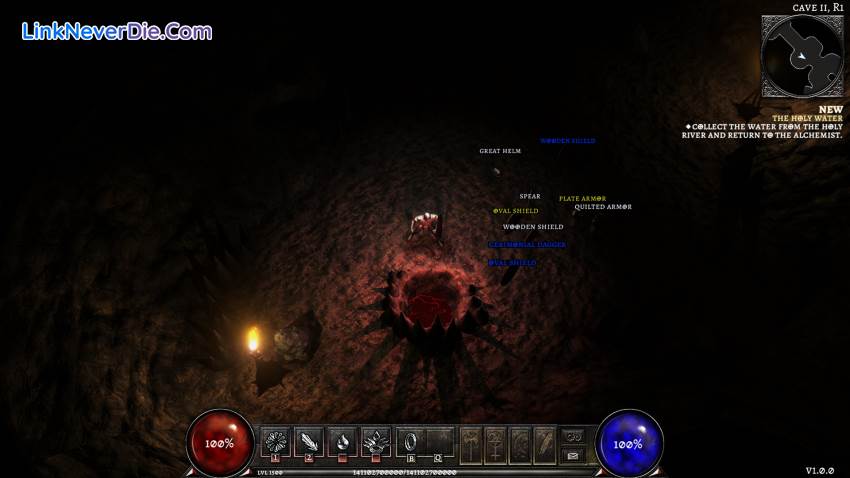
Task: Pick up the Great Helm label
Action: (500, 151)
